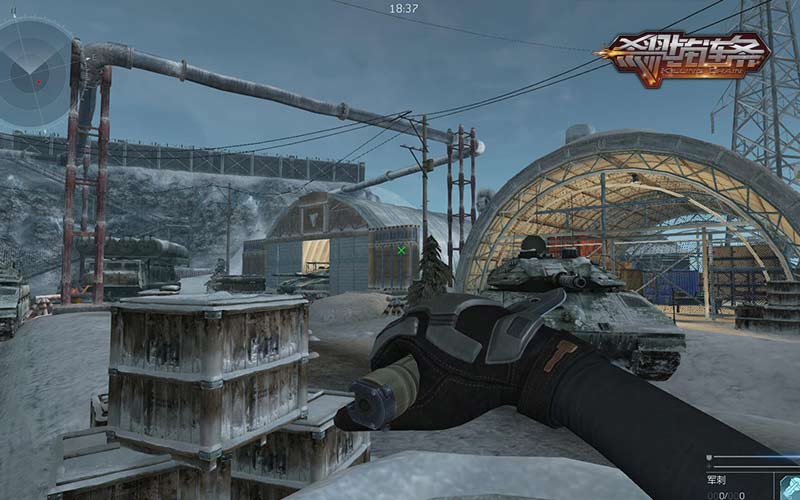800x500 pixels.
Task: Select the 军刺 weapon label
Action: pos(719,478)
